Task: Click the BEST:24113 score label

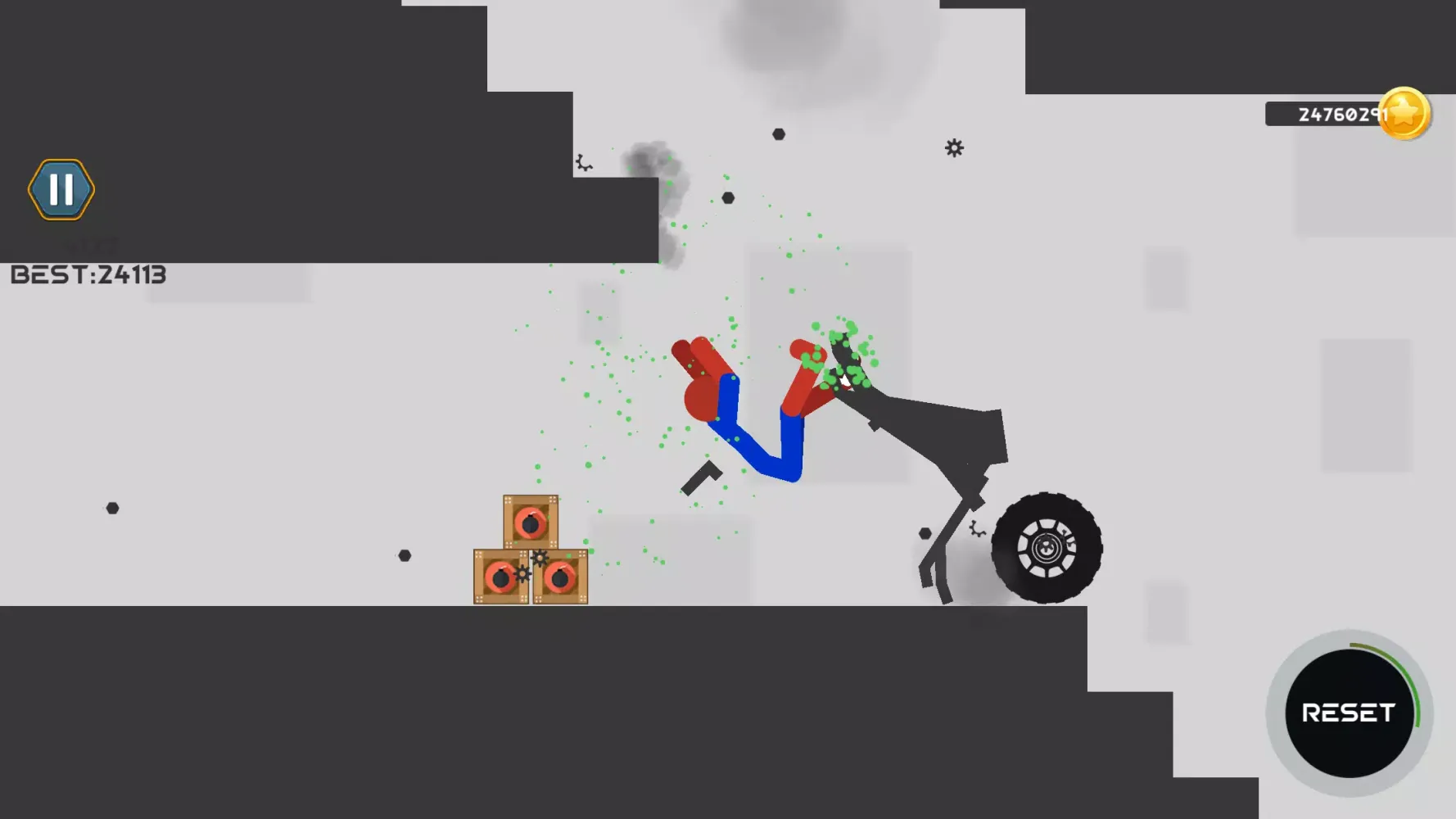Action: (x=90, y=274)
